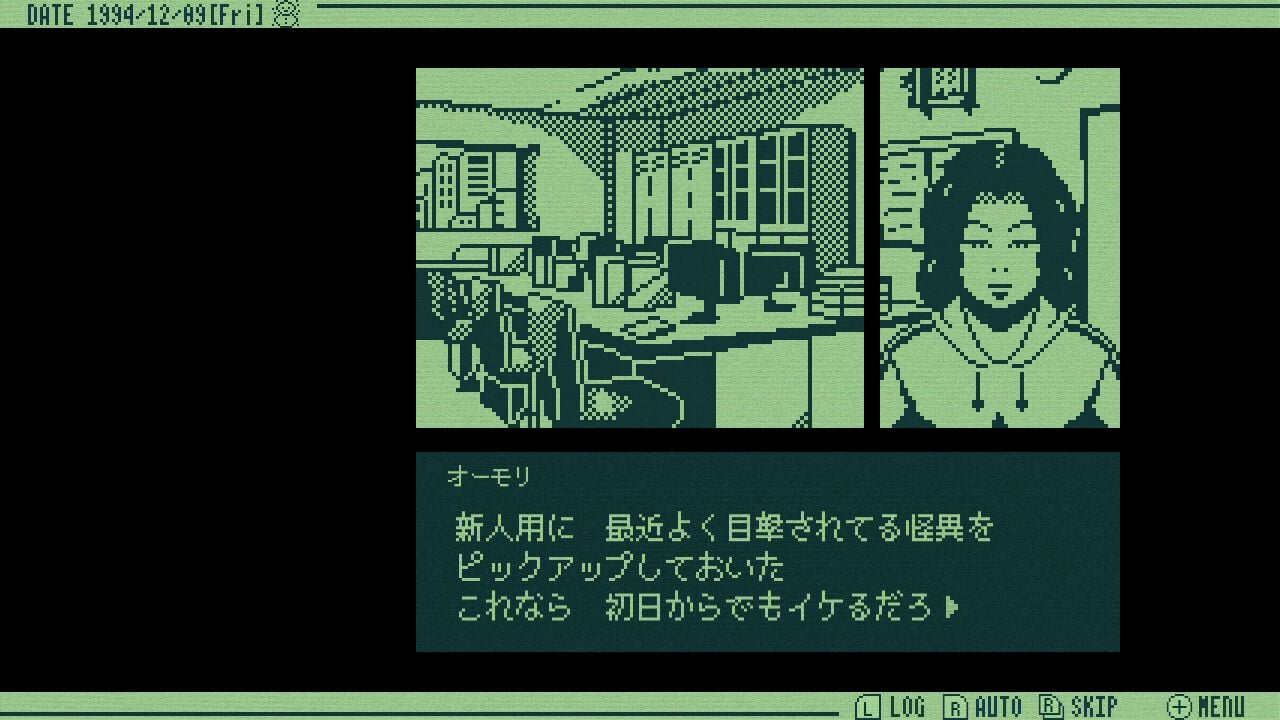Select Oomori's character portrait panel
1280x720 pixels.
(x=998, y=247)
